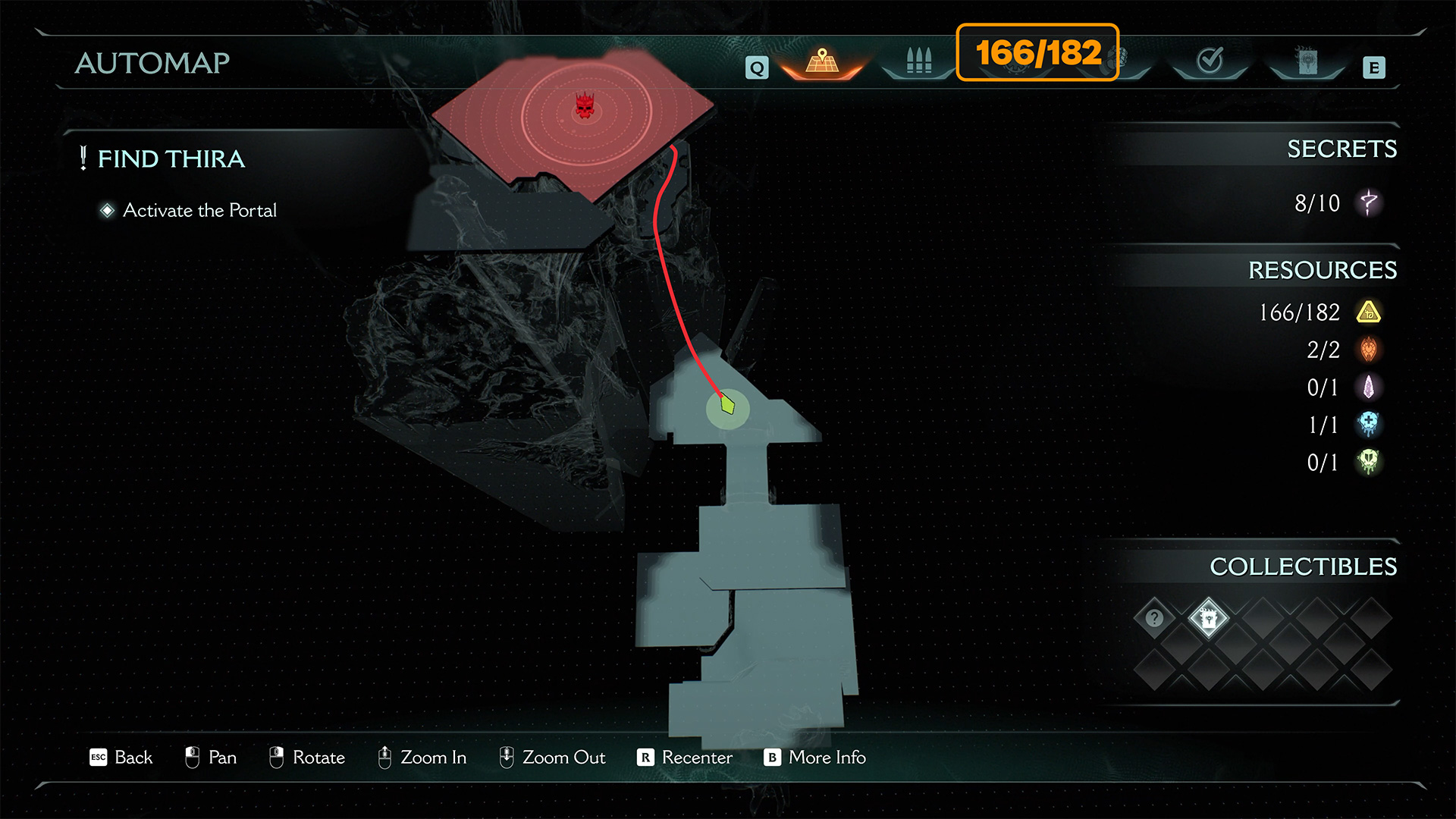Open the checkmark objectives tab
The width and height of the screenshot is (1456, 819).
coord(1210,61)
